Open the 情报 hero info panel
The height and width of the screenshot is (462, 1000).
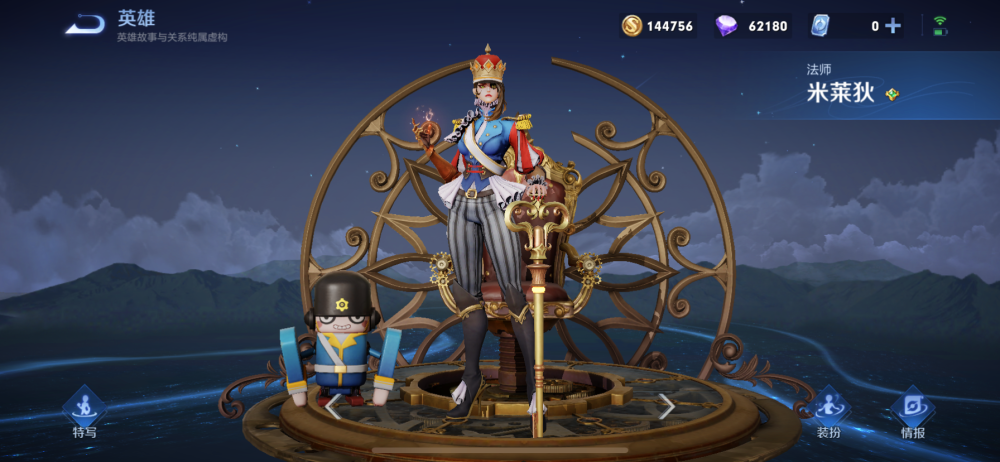pyautogui.click(x=912, y=412)
